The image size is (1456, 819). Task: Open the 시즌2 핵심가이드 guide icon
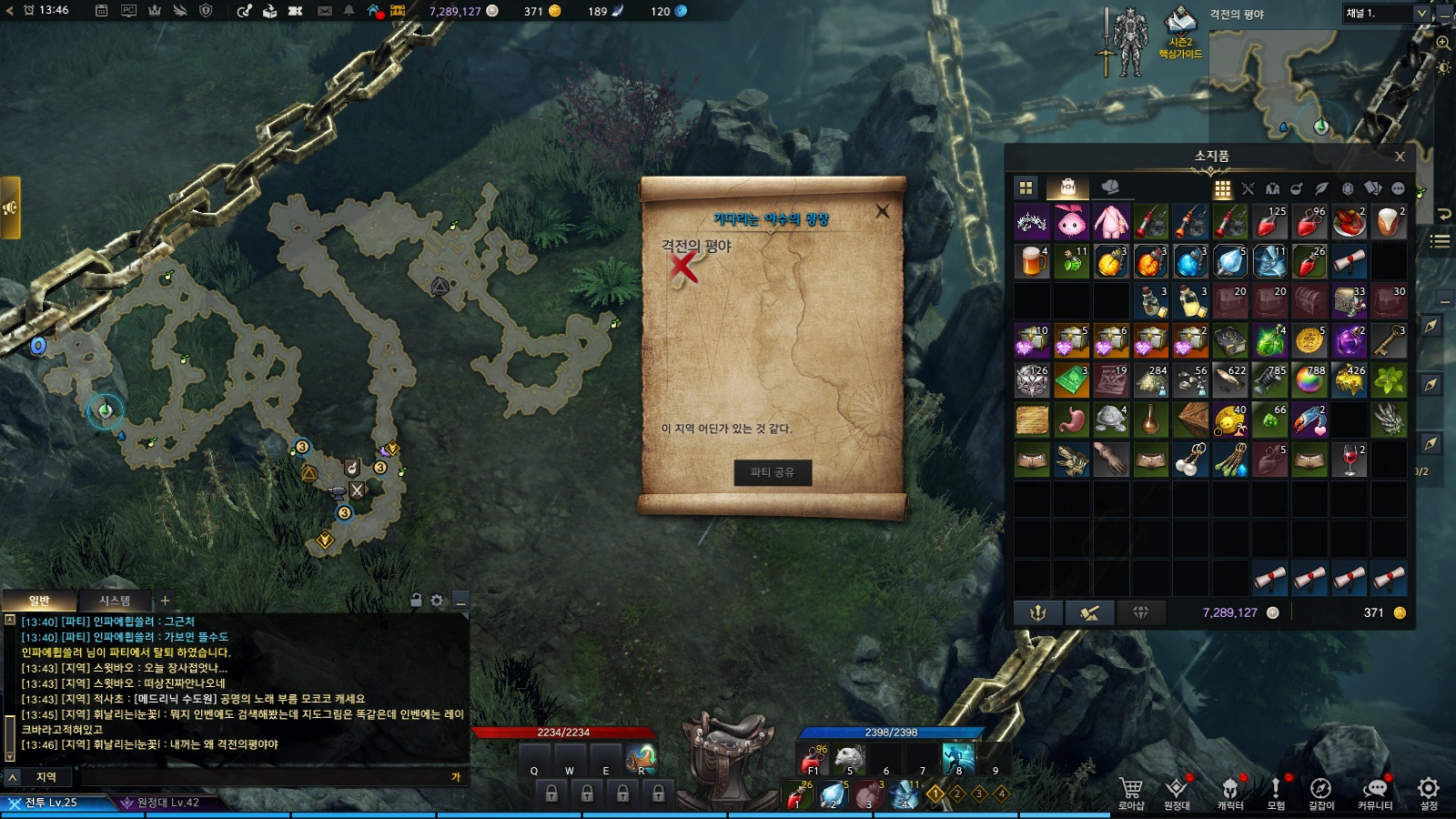(x=1180, y=32)
